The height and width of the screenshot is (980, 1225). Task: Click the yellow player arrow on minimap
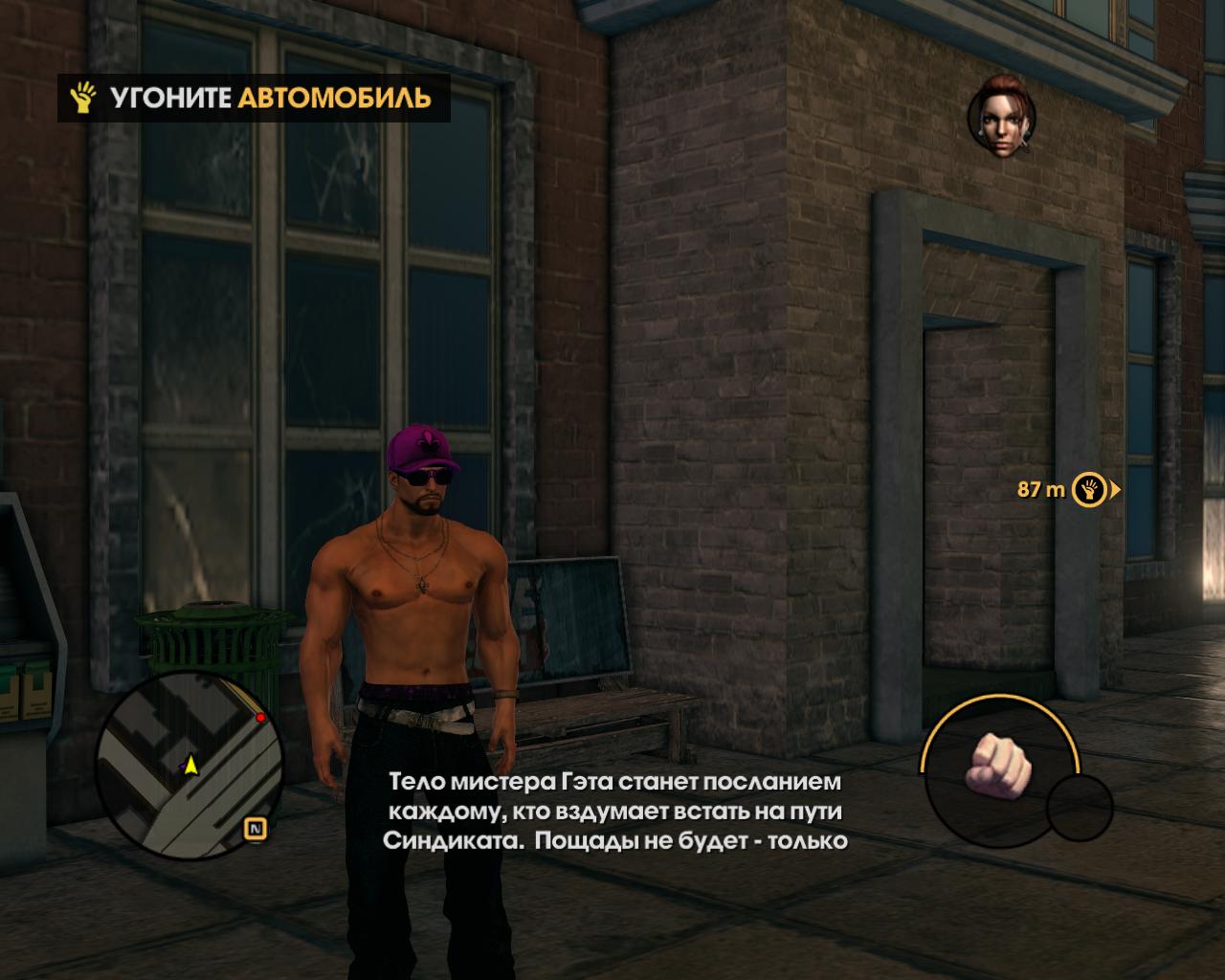pos(191,765)
